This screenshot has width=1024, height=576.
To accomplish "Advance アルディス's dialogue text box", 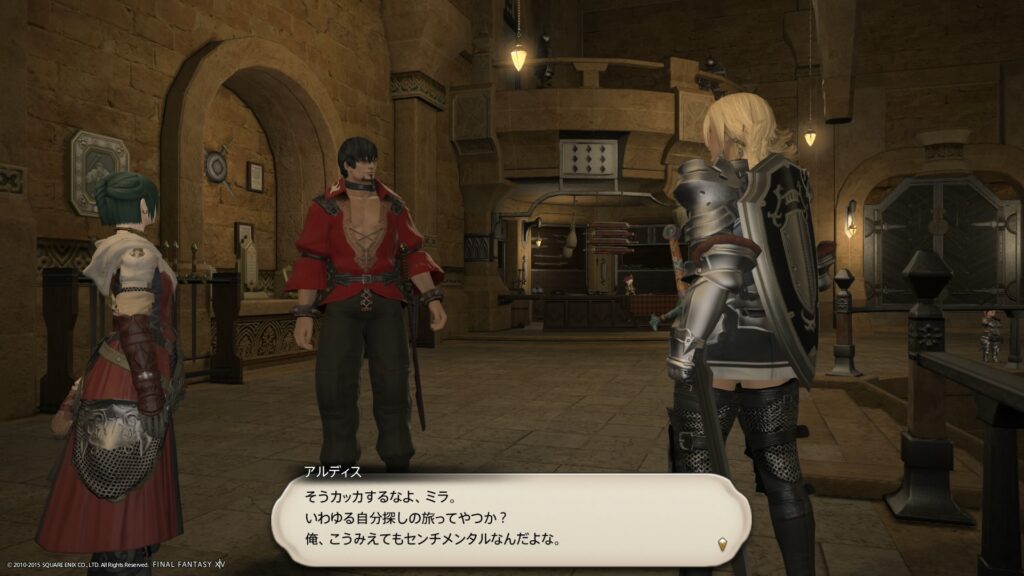I will coord(510,519).
